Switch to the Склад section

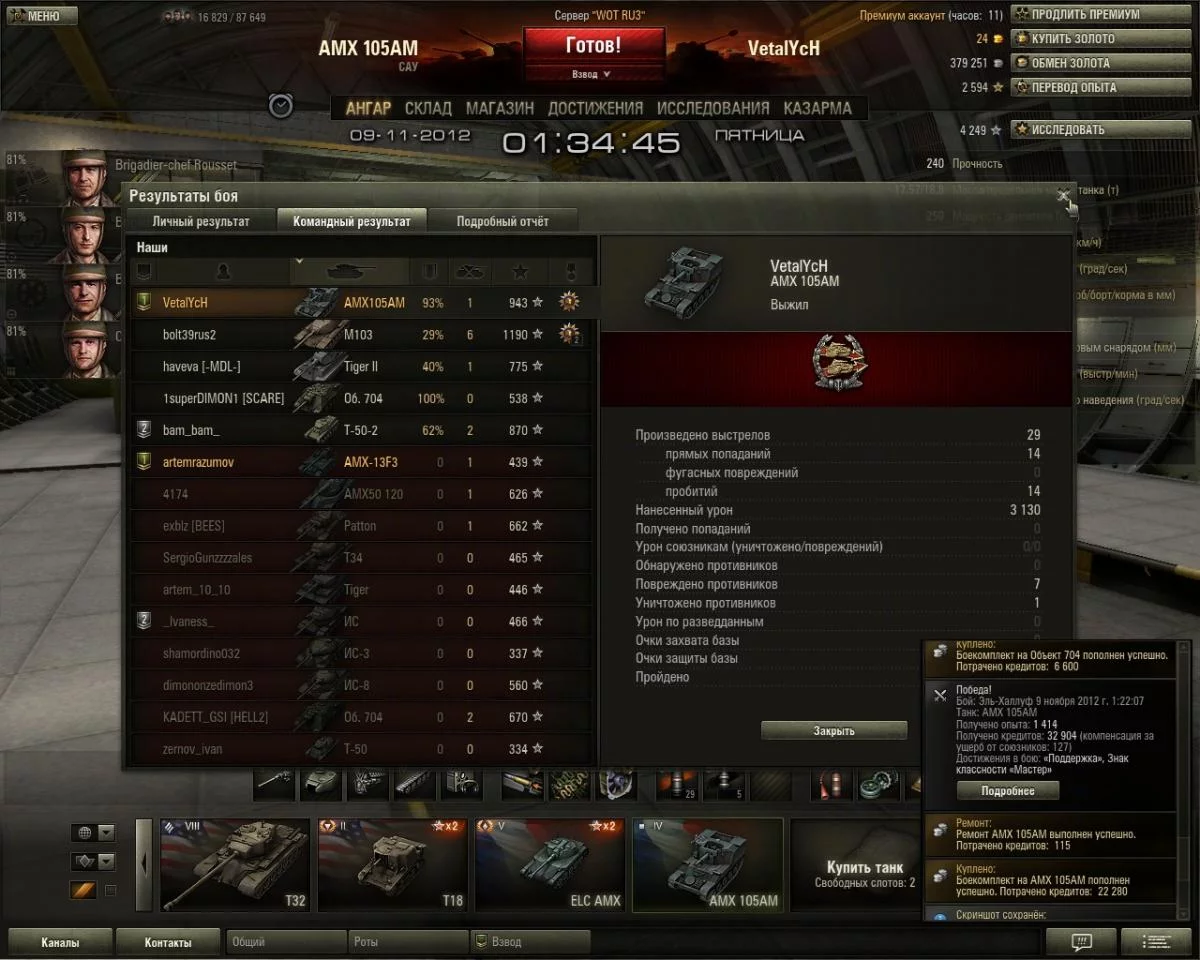click(428, 108)
